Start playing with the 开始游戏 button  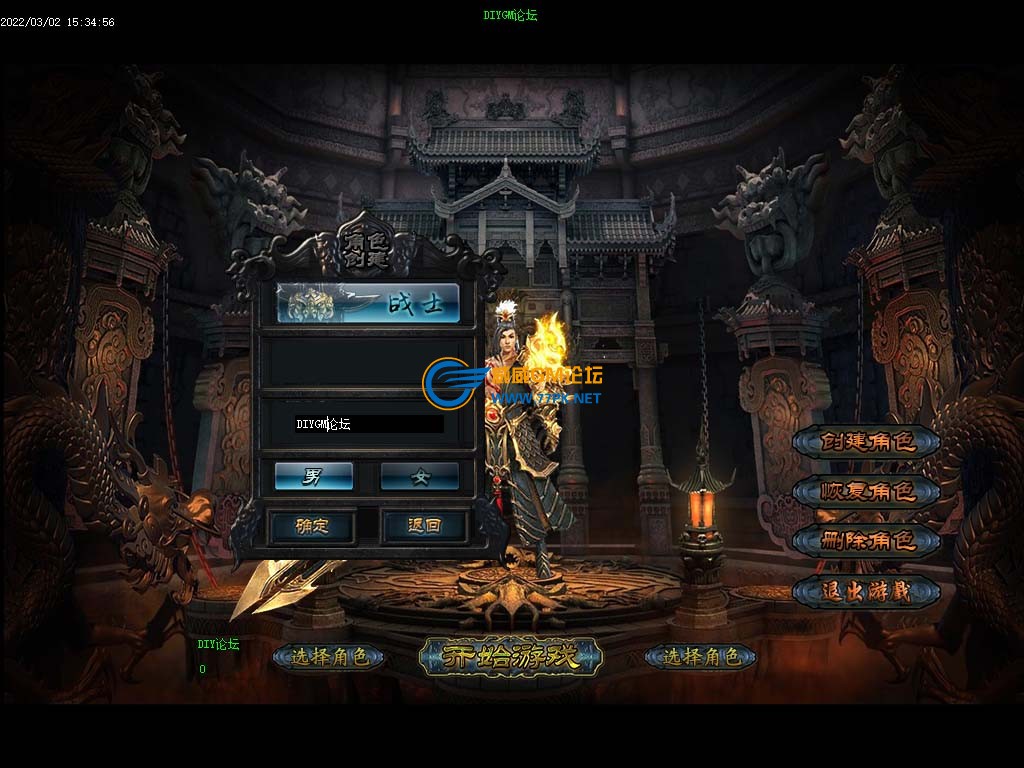coord(511,657)
